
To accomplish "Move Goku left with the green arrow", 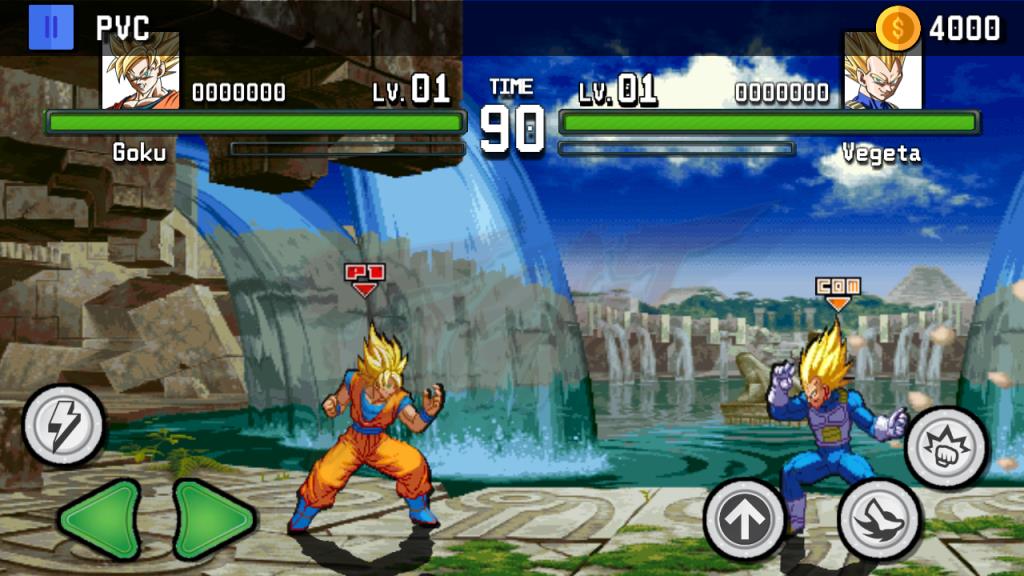I will [99, 519].
